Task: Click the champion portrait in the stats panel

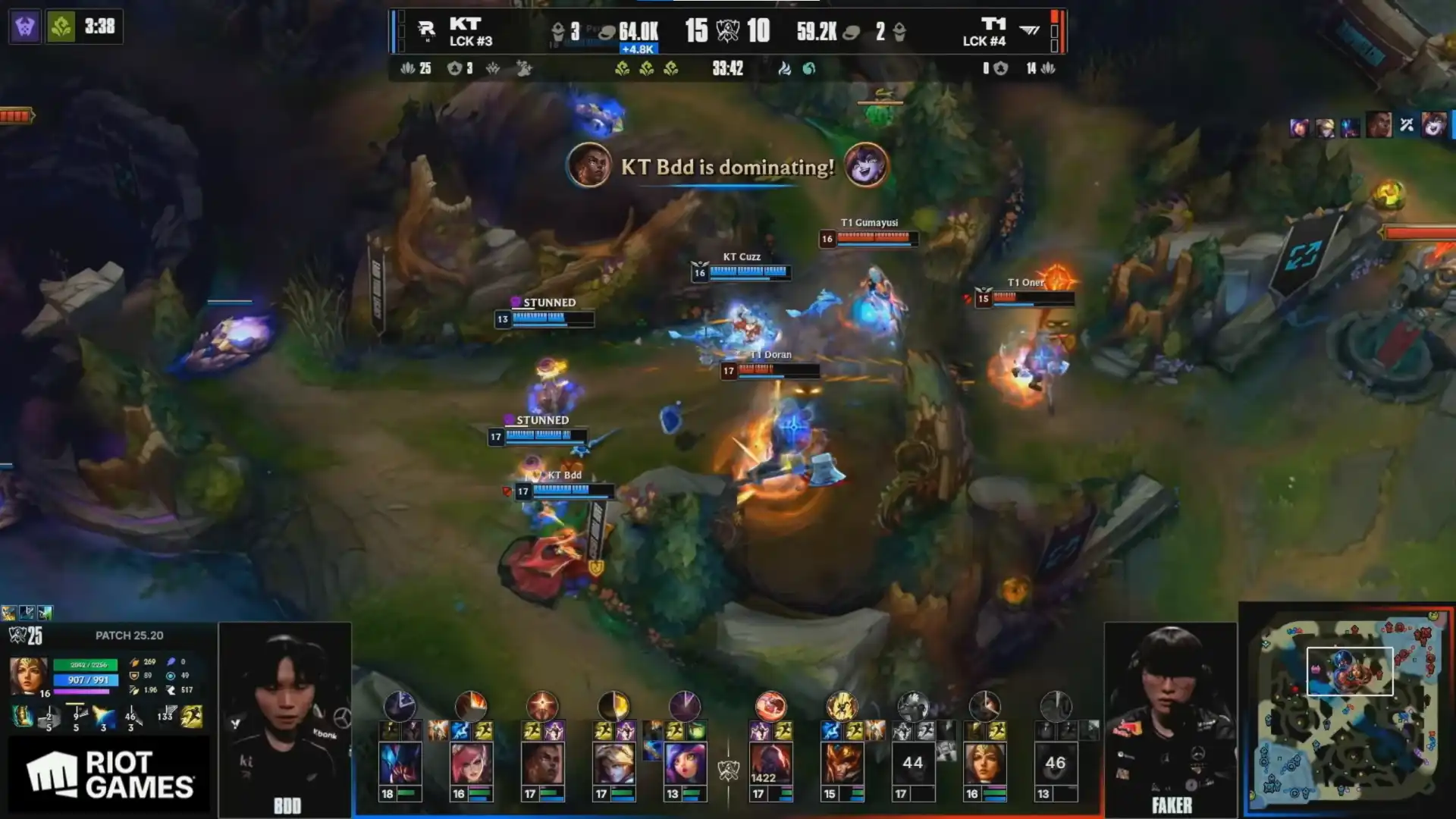Action: (28, 675)
